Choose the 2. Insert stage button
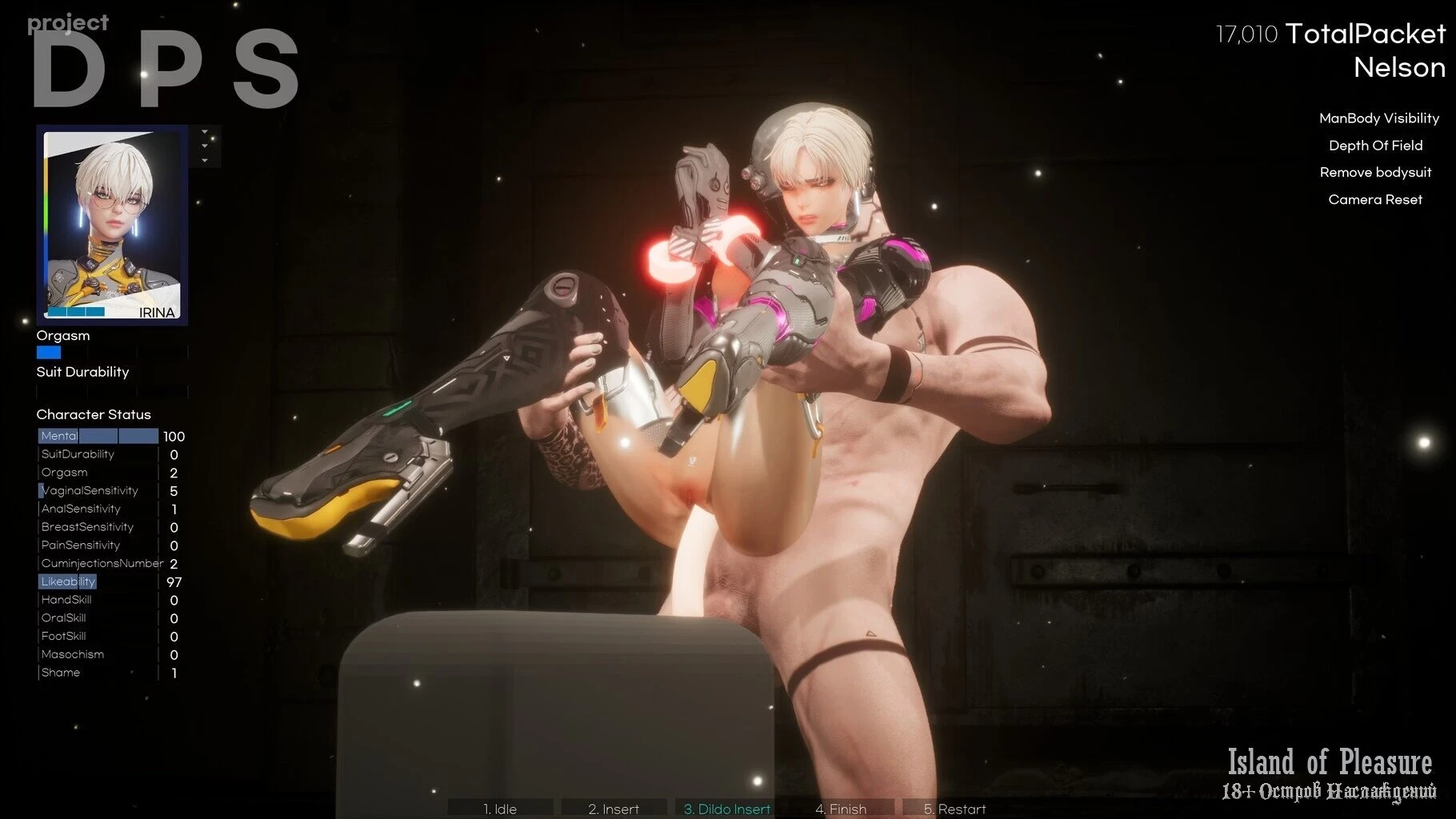This screenshot has height=819, width=1456. coord(614,809)
